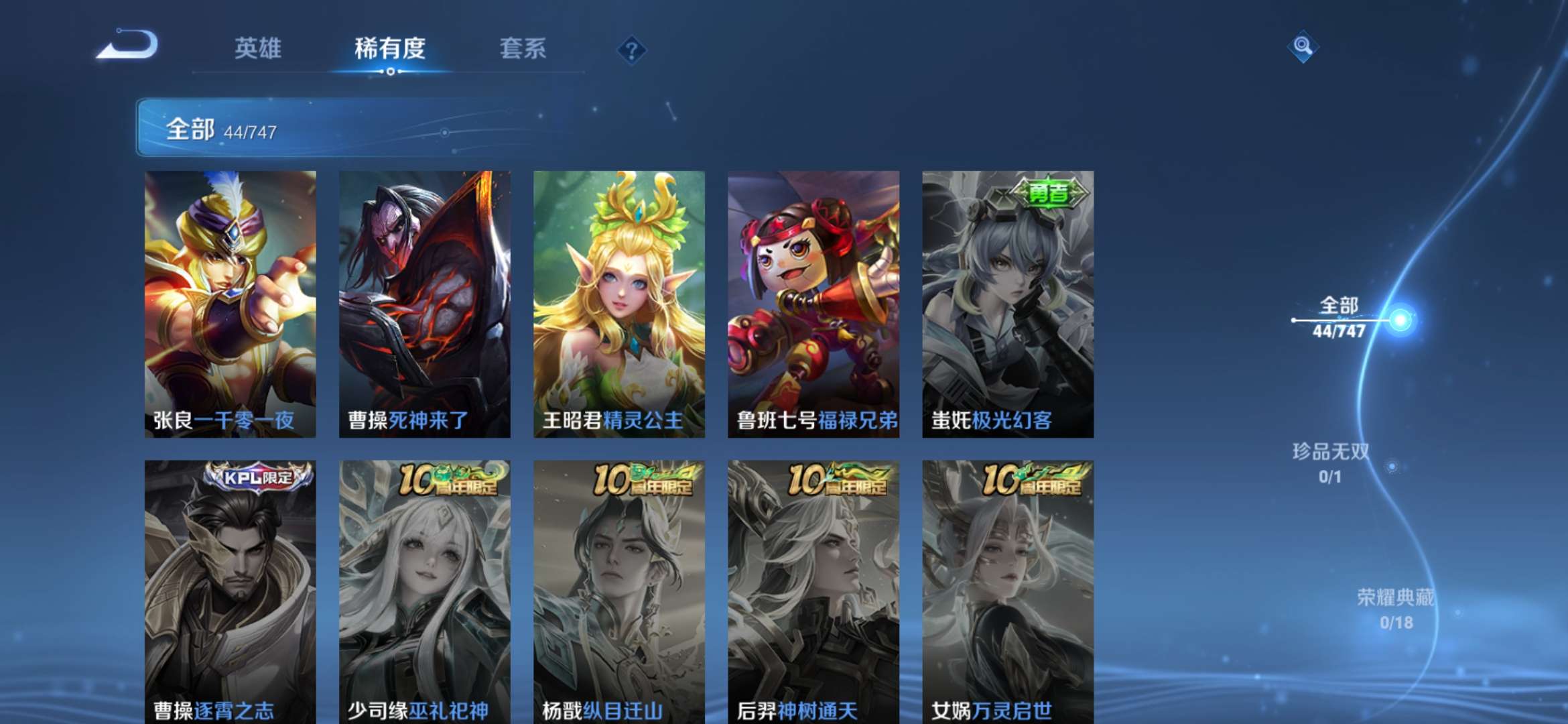This screenshot has height=724, width=1568.
Task: Open the search magnifier at top right
Action: pyautogui.click(x=1302, y=47)
